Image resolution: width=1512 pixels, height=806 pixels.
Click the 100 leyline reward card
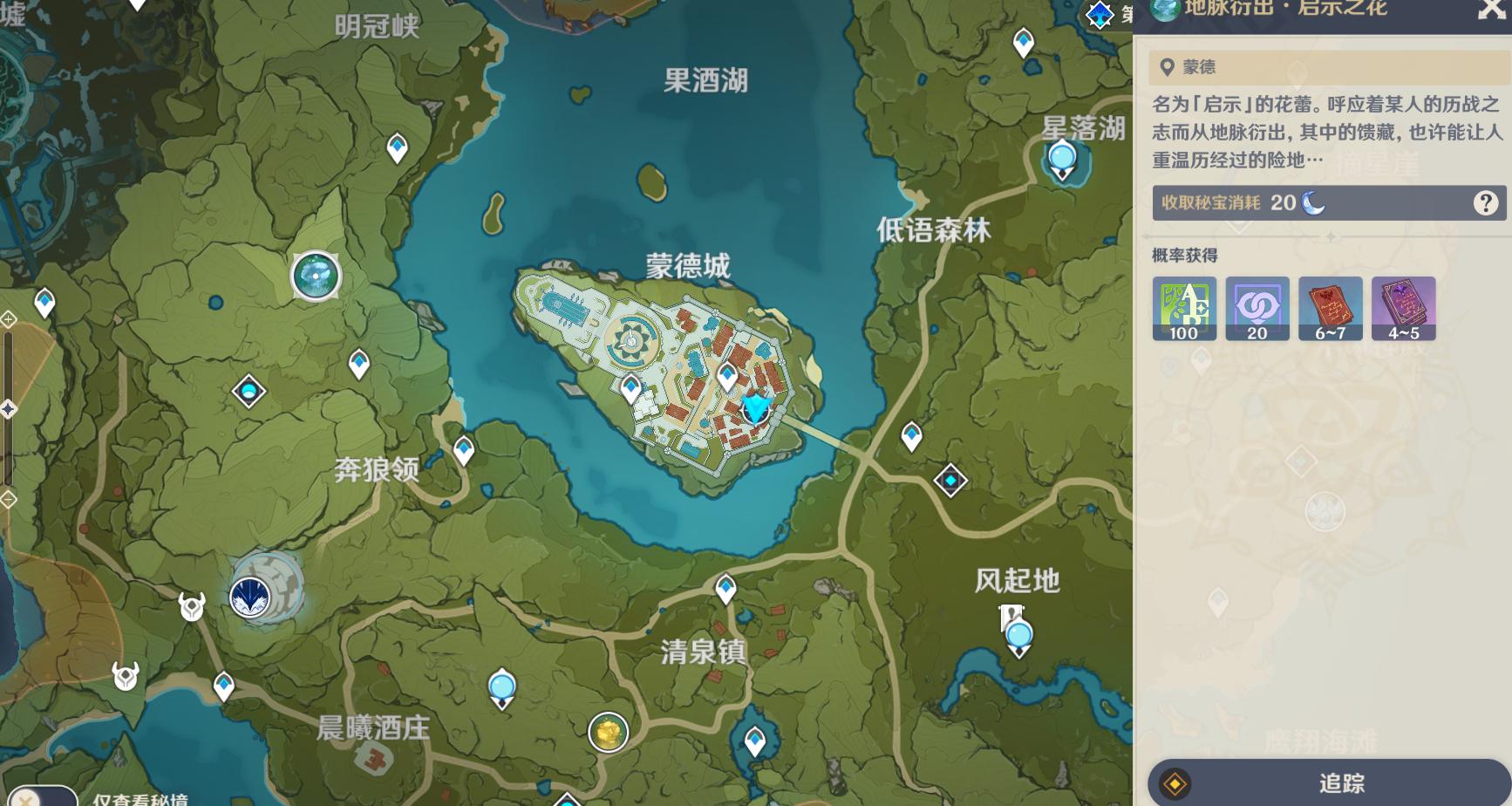[1184, 309]
